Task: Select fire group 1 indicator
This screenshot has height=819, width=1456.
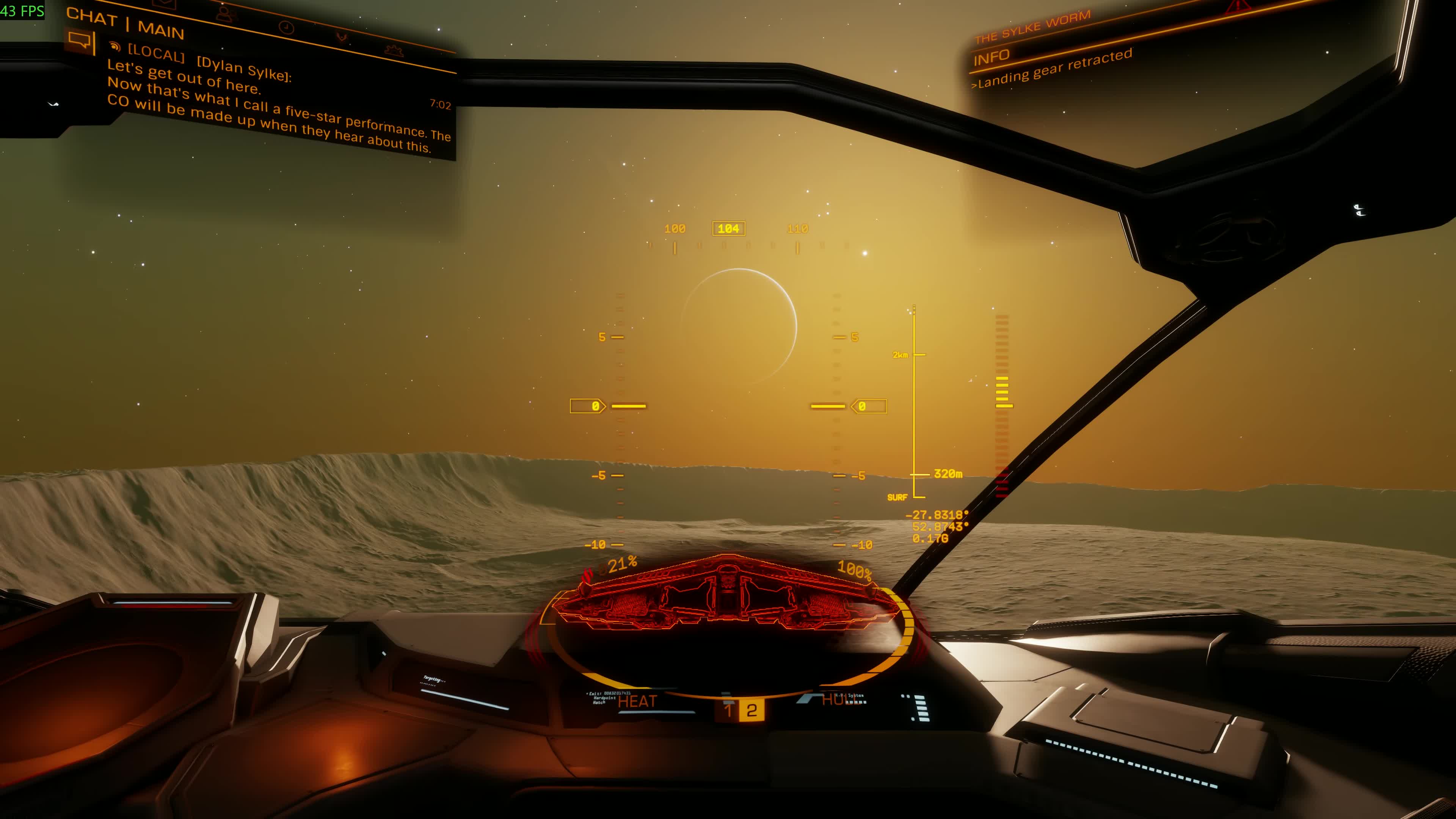Action: (x=728, y=711)
